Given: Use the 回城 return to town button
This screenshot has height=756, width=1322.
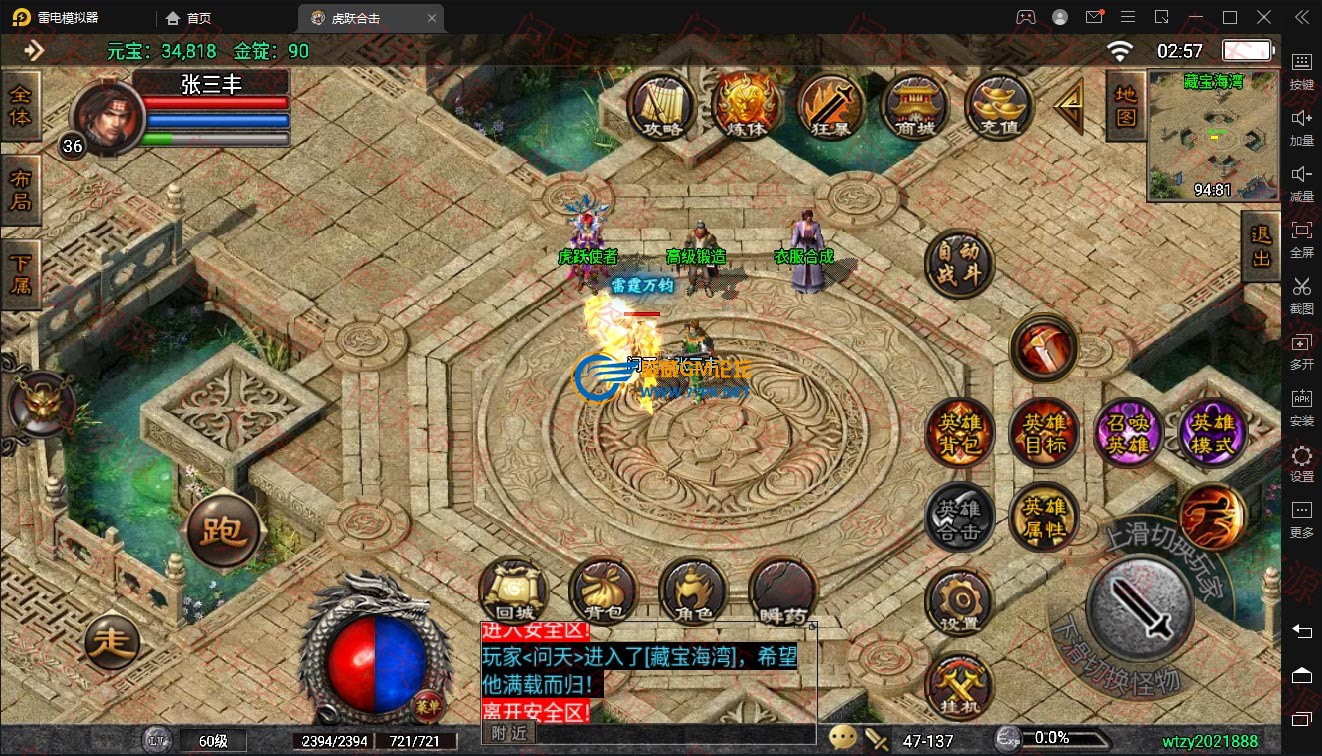Looking at the screenshot, I should [513, 592].
